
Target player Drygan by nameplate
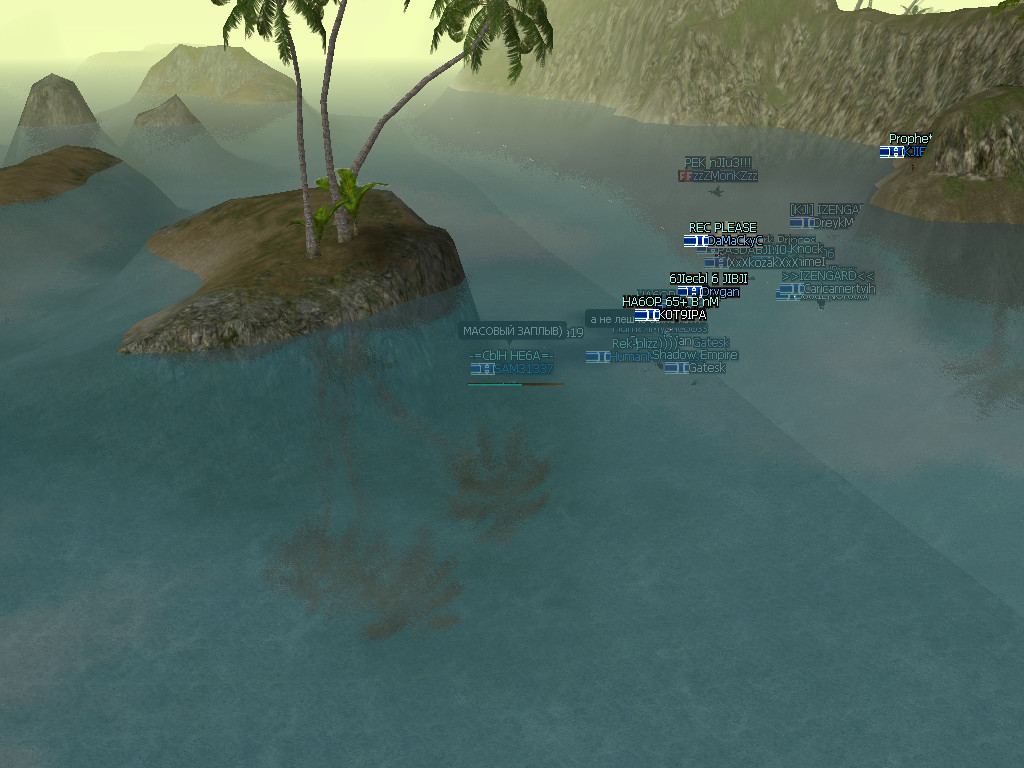719,292
